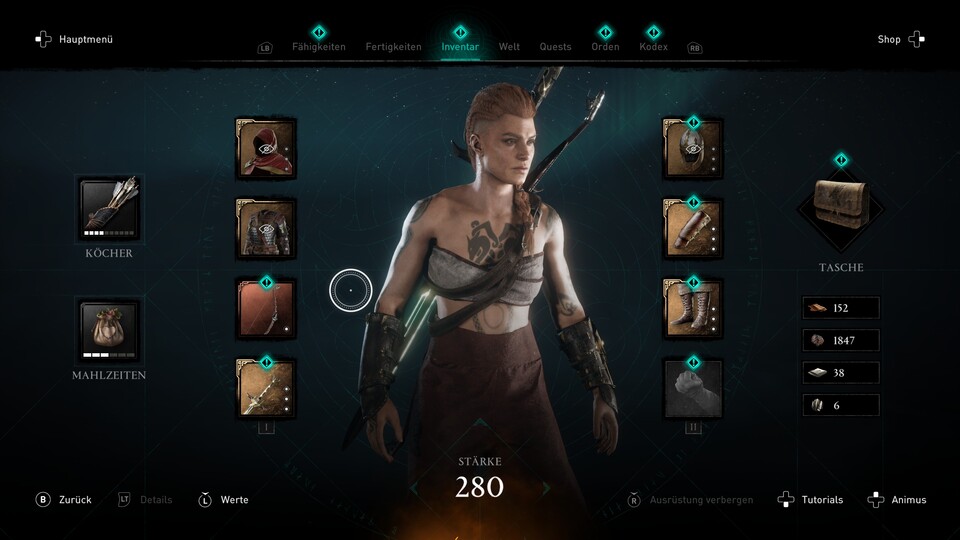Select the red cloak slot

tap(266, 308)
